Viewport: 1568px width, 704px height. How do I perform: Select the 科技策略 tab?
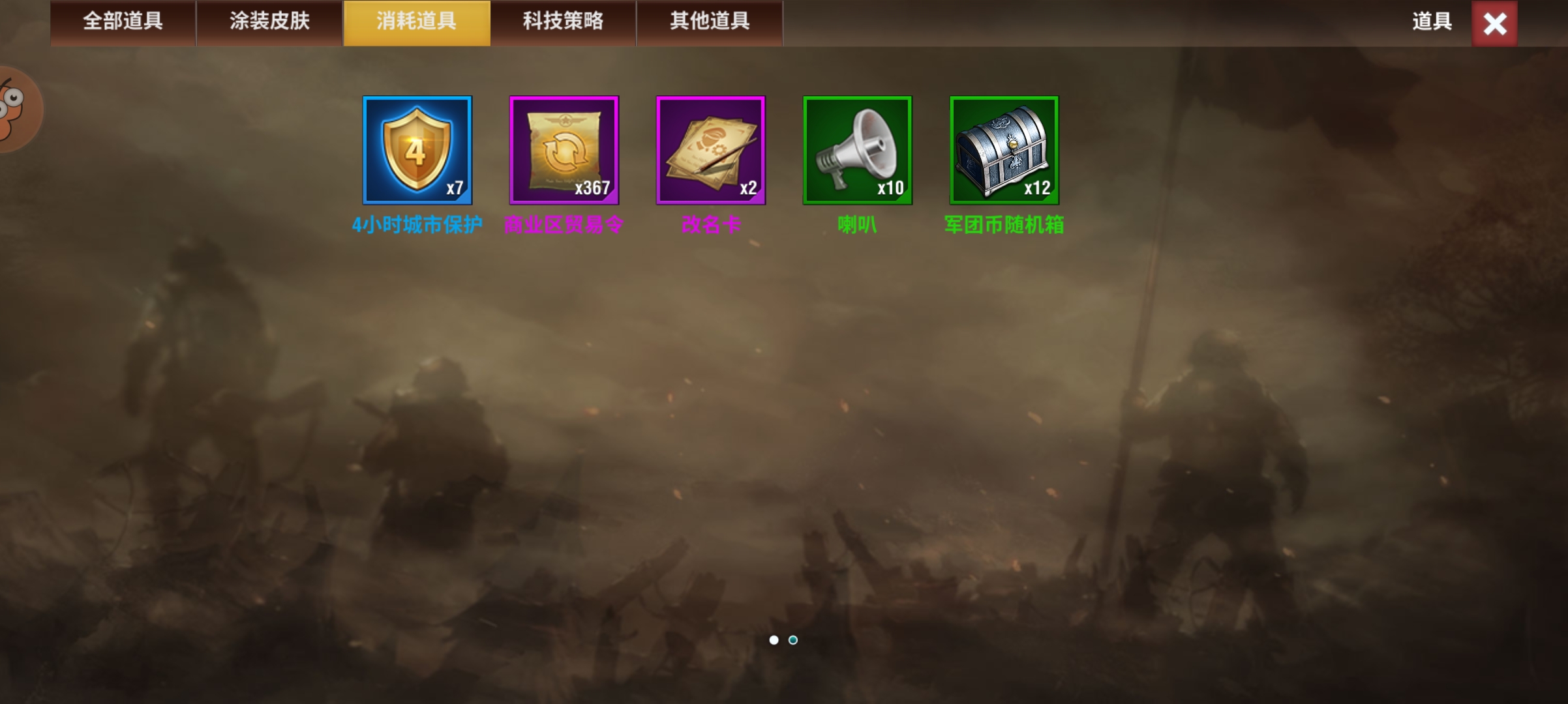click(563, 22)
